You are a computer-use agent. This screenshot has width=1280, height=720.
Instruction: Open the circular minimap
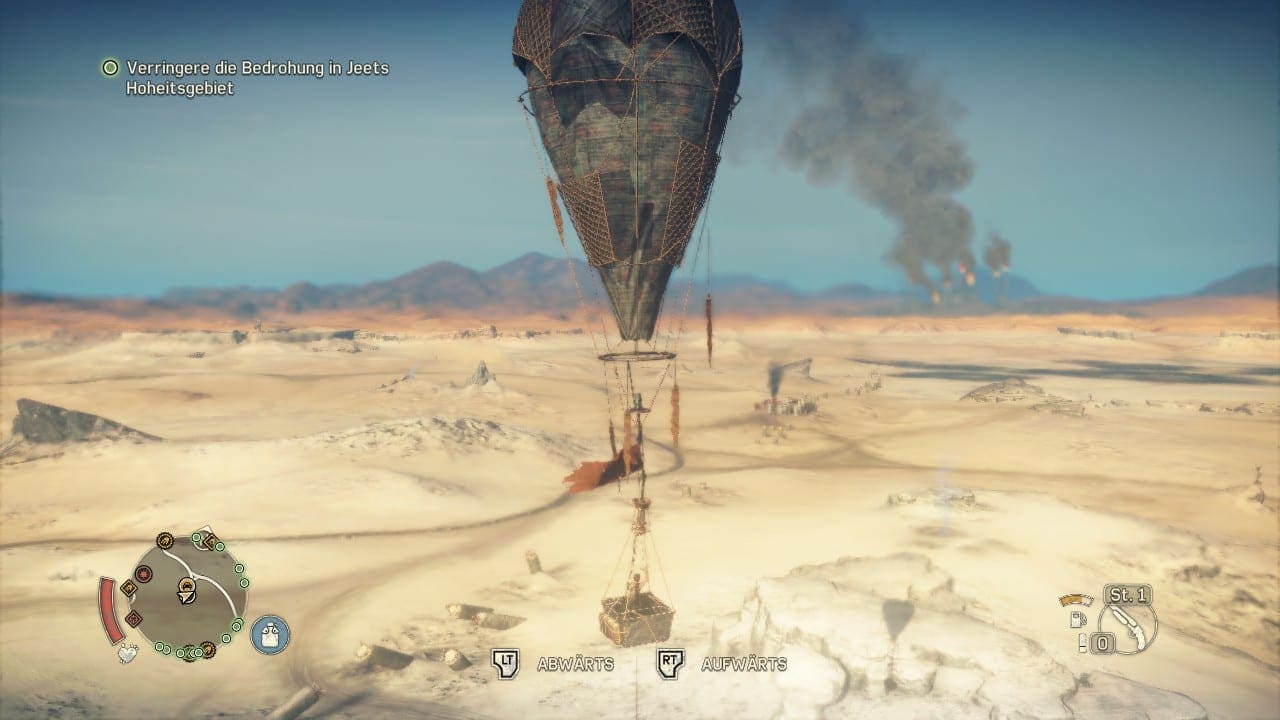[x=189, y=596]
